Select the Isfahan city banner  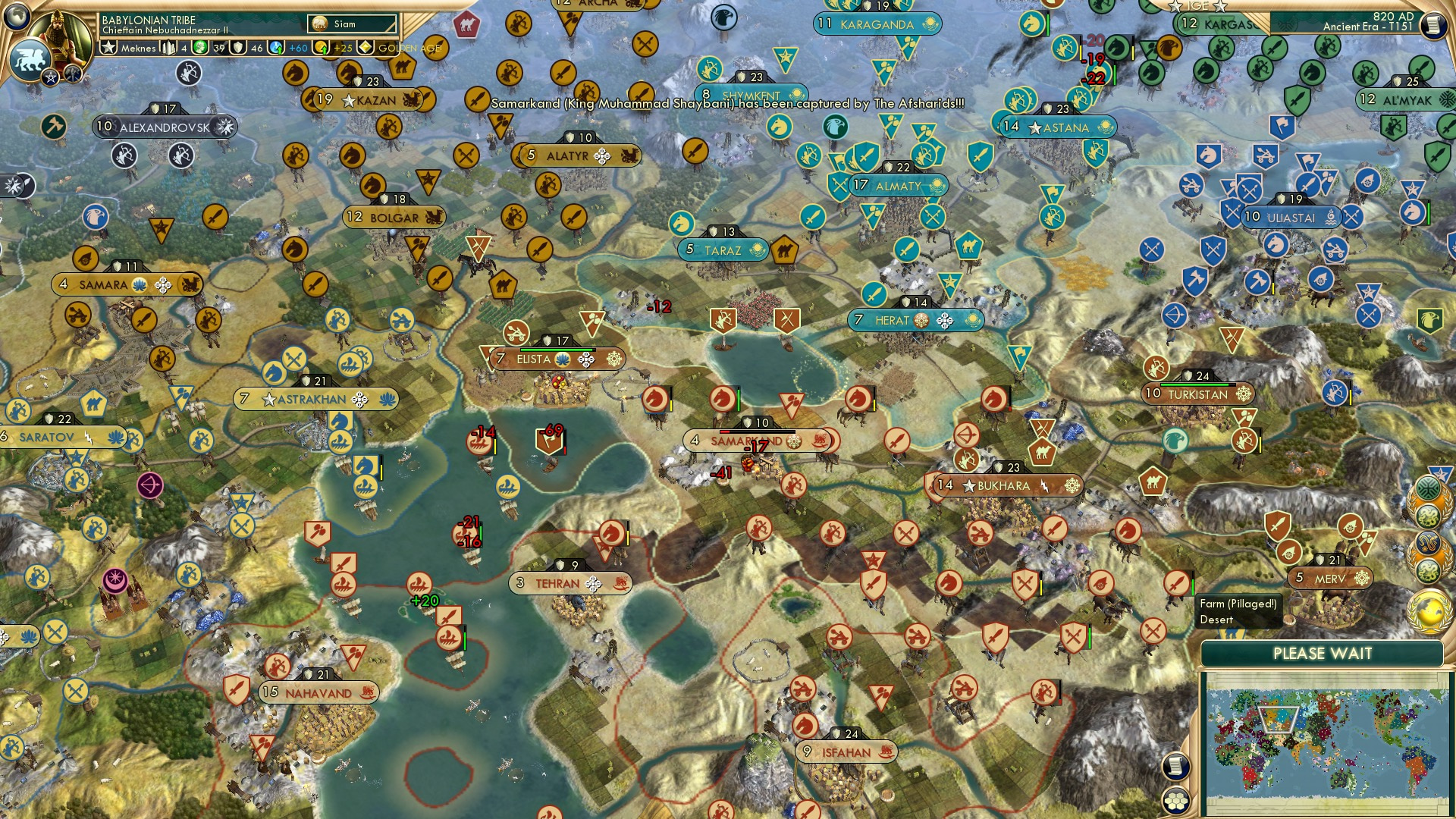tap(846, 752)
